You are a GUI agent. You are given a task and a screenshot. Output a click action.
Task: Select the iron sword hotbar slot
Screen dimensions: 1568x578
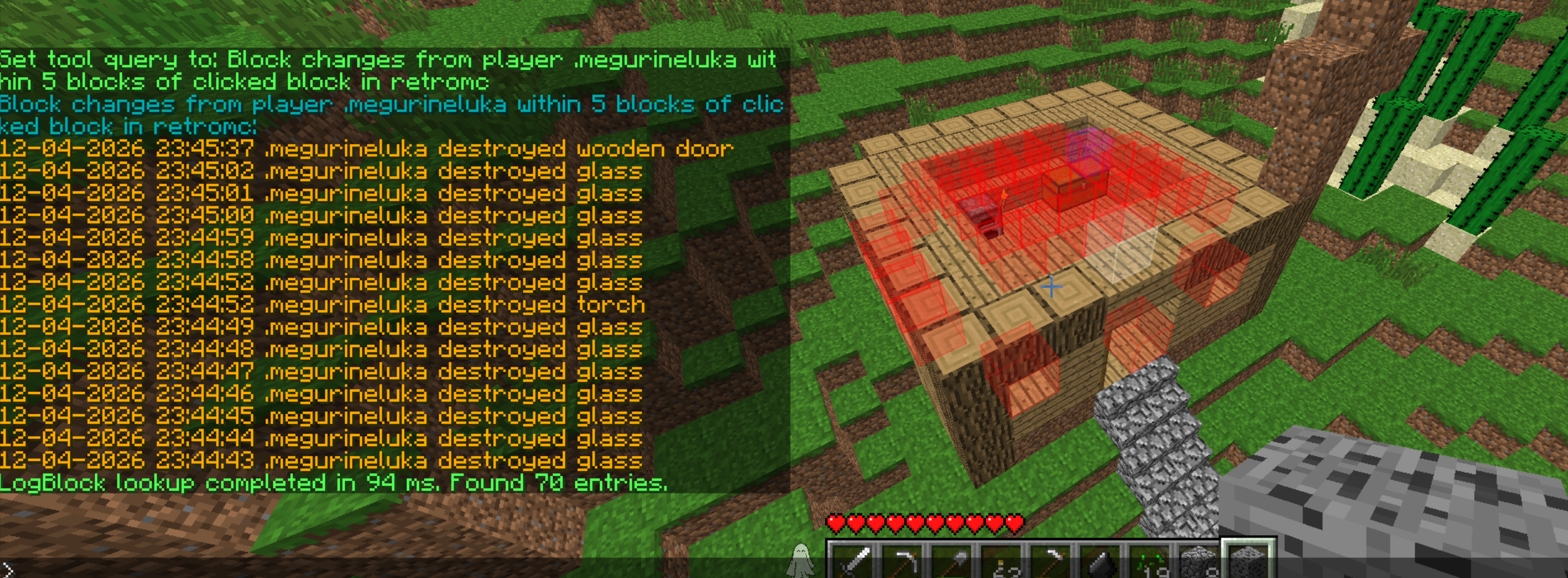pyautogui.click(x=851, y=563)
